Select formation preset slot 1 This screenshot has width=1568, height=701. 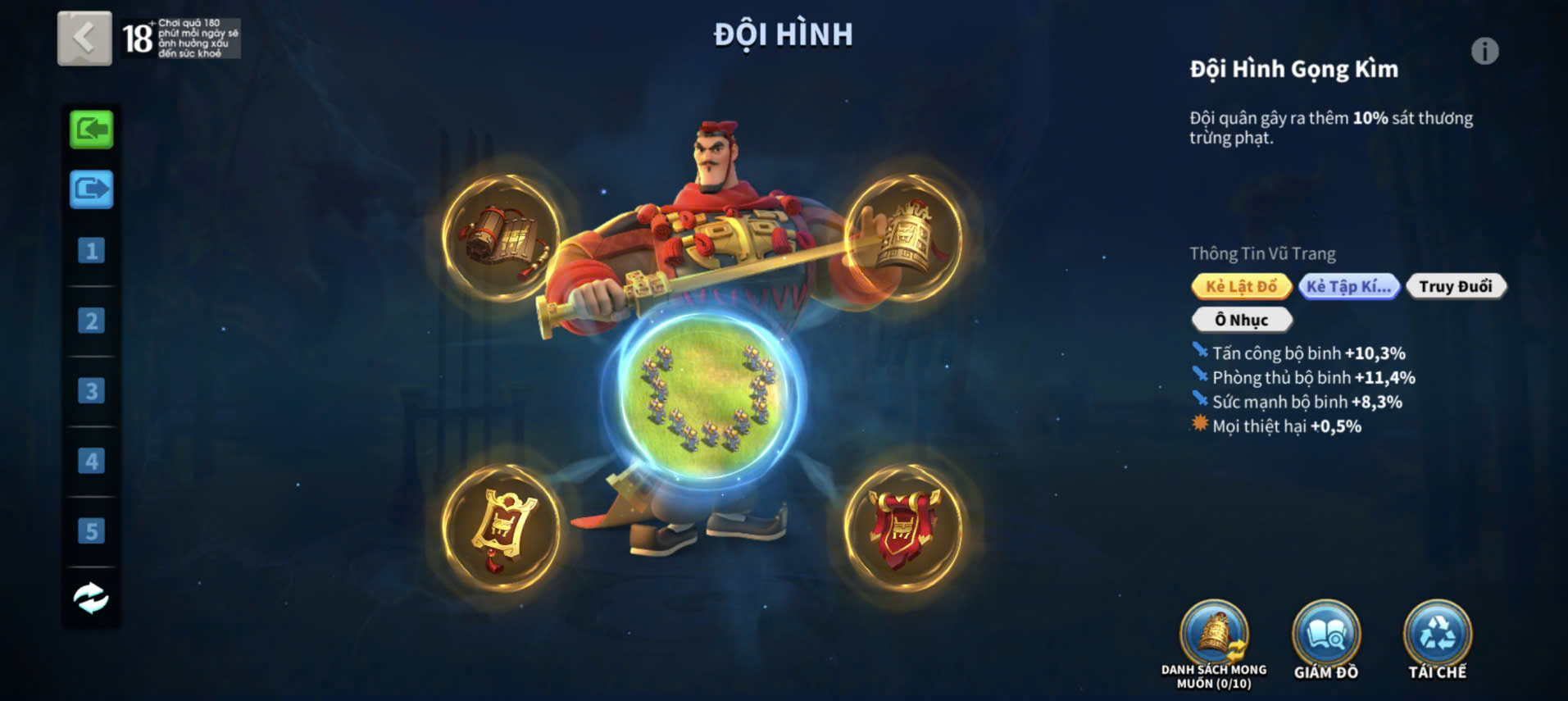pyautogui.click(x=91, y=250)
